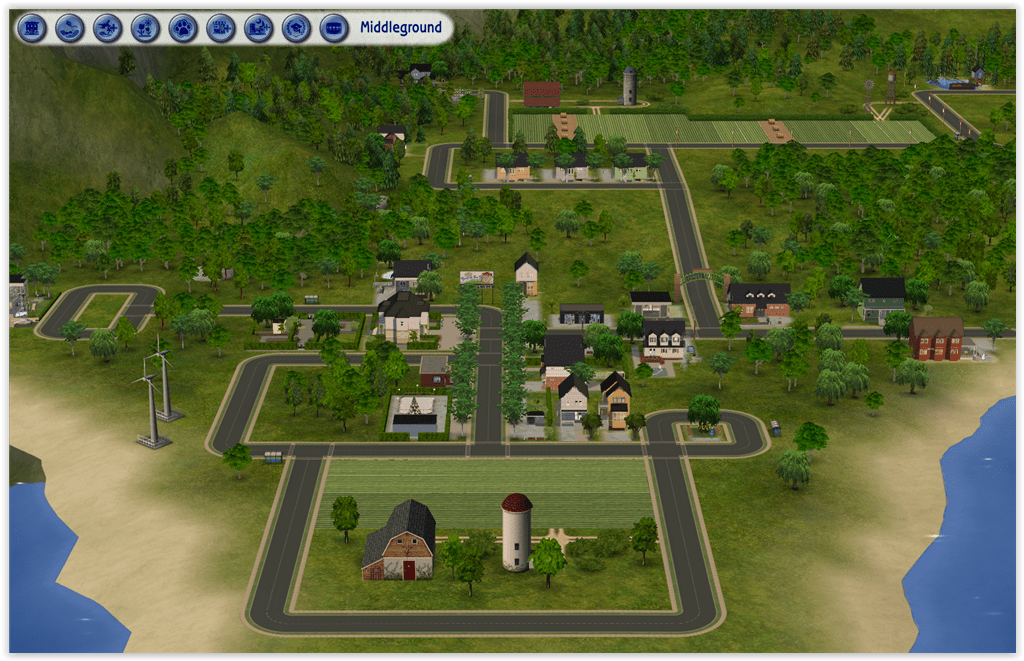
Task: Click the building icon in the toolbar
Action: click(x=32, y=28)
